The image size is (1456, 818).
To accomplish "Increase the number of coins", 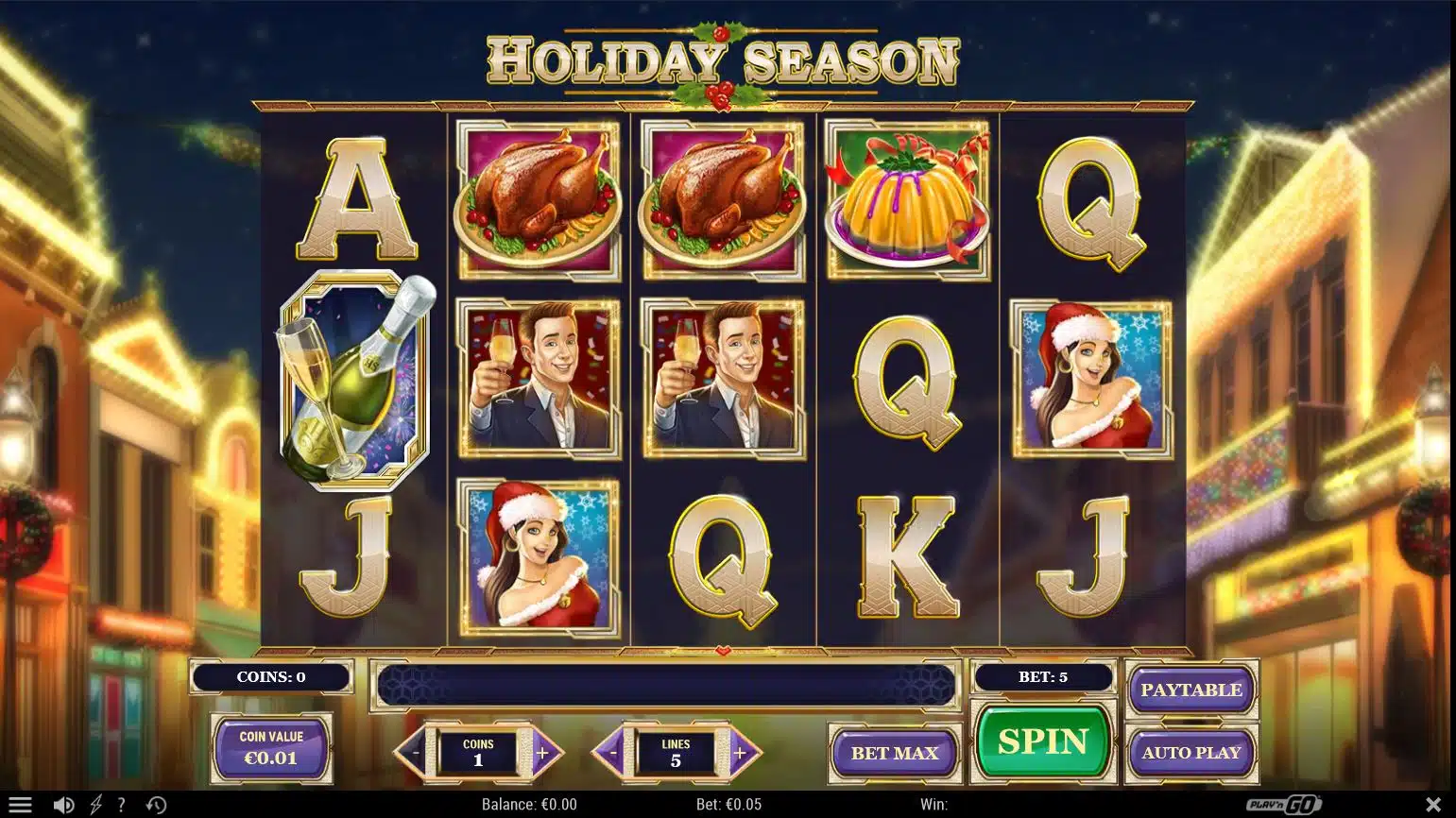I will 543,753.
